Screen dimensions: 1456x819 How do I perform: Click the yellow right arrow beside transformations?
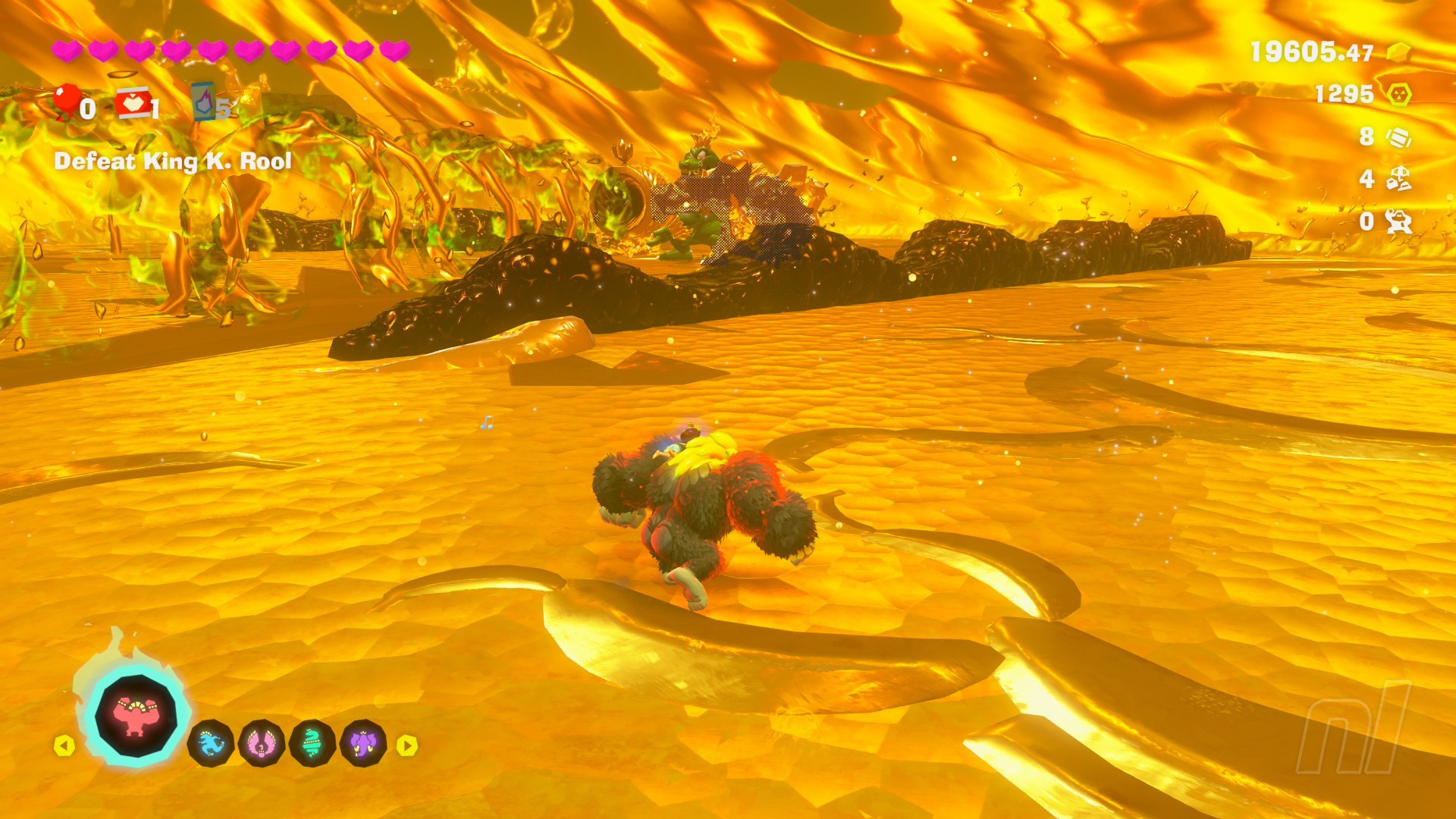[x=407, y=745]
